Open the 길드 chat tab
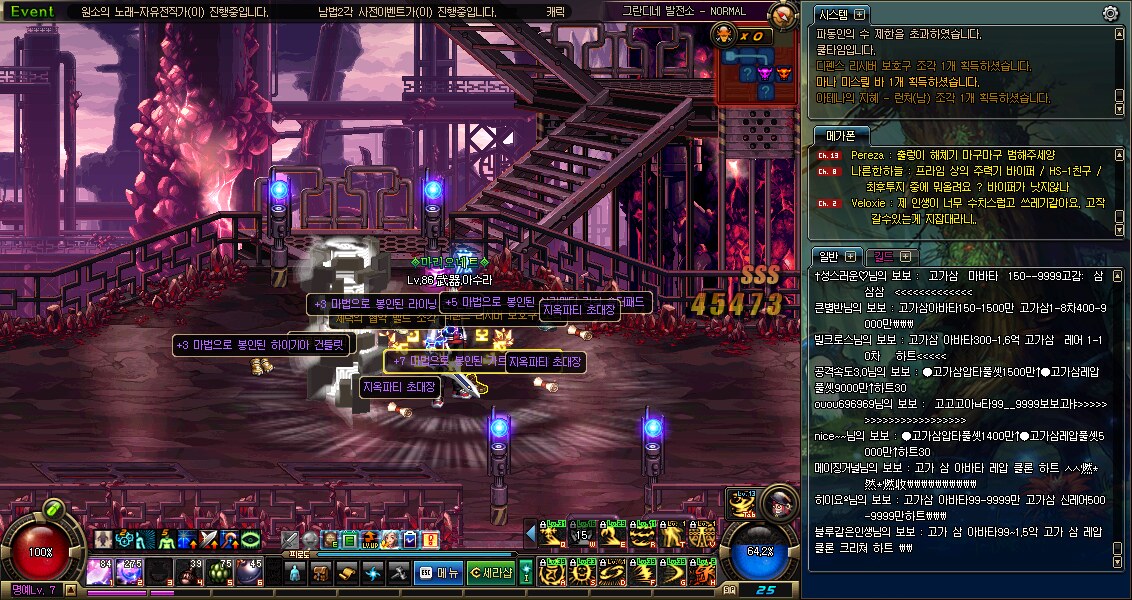Viewport: 1132px width, 600px height. point(882,257)
